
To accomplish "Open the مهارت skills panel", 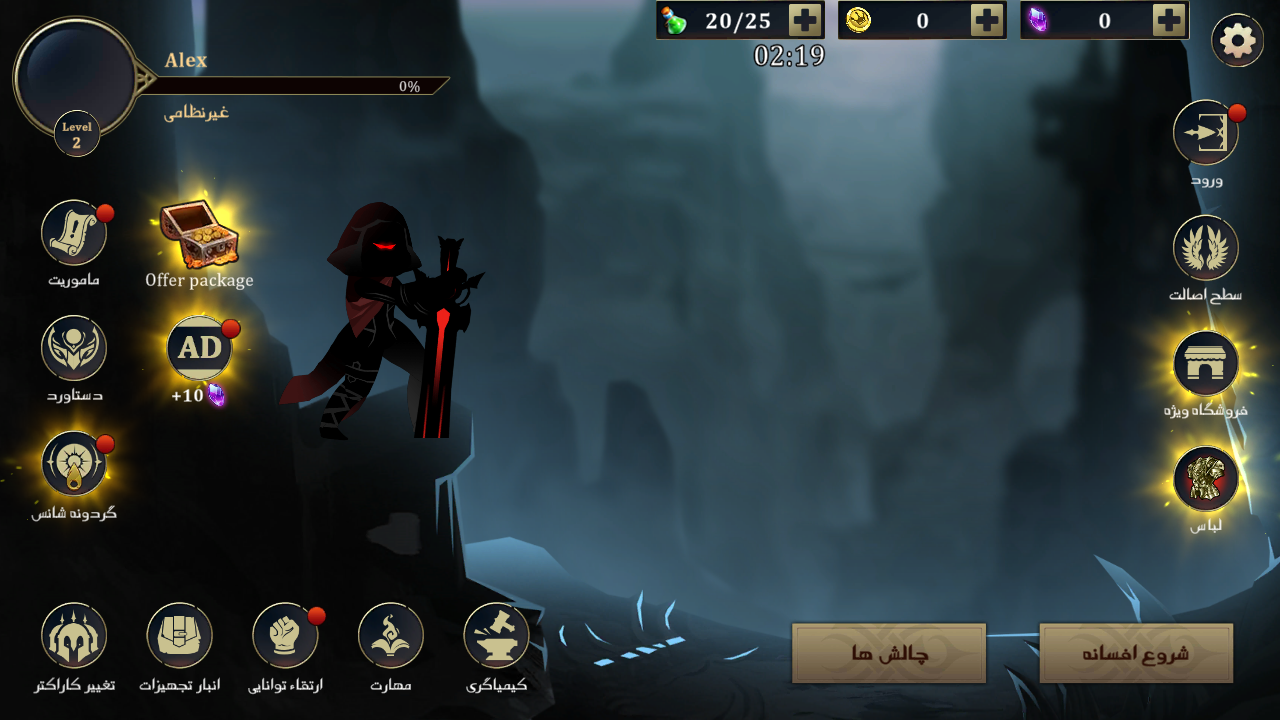I will [391, 635].
